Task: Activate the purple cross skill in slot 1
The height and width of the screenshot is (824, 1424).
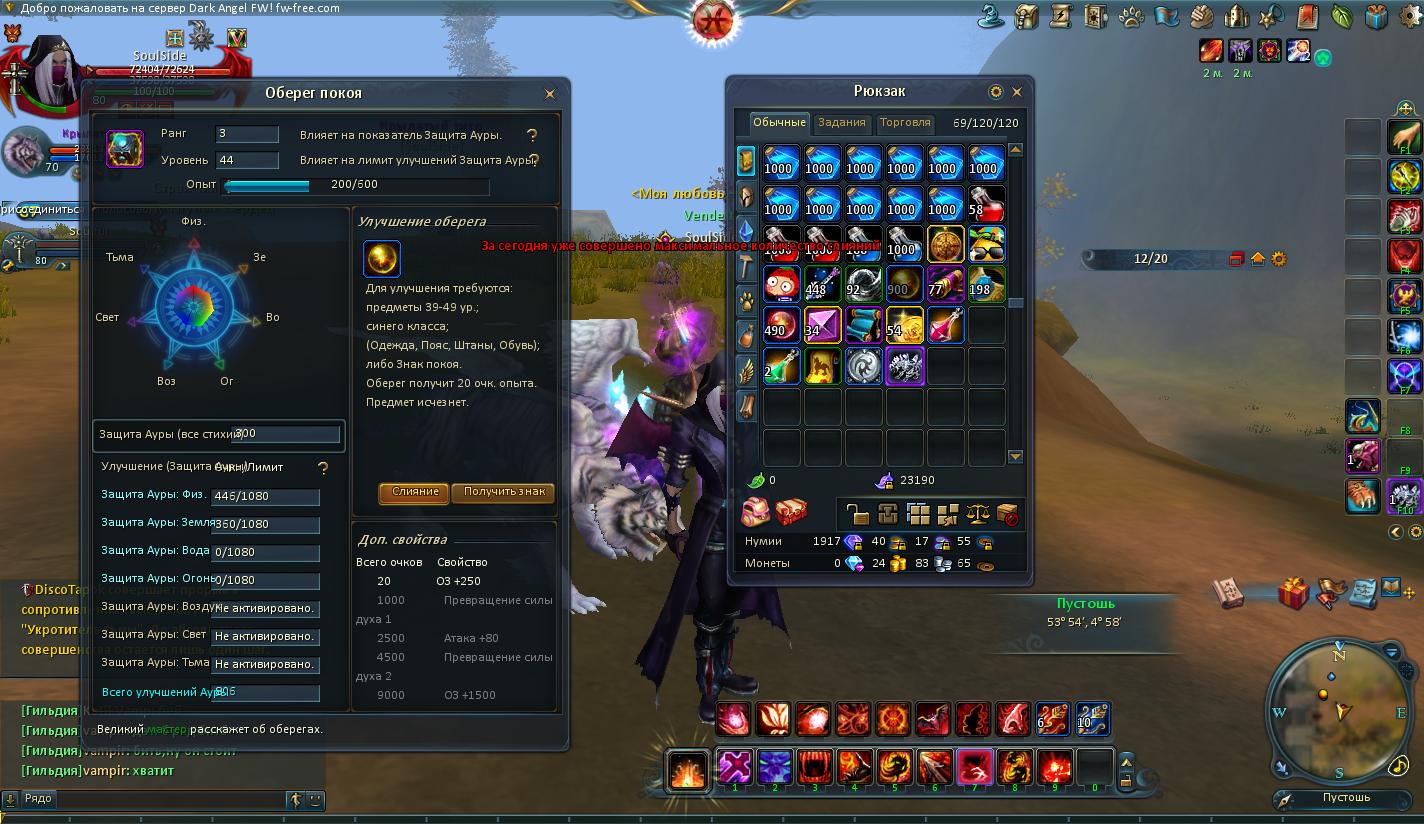Action: pyautogui.click(x=735, y=767)
